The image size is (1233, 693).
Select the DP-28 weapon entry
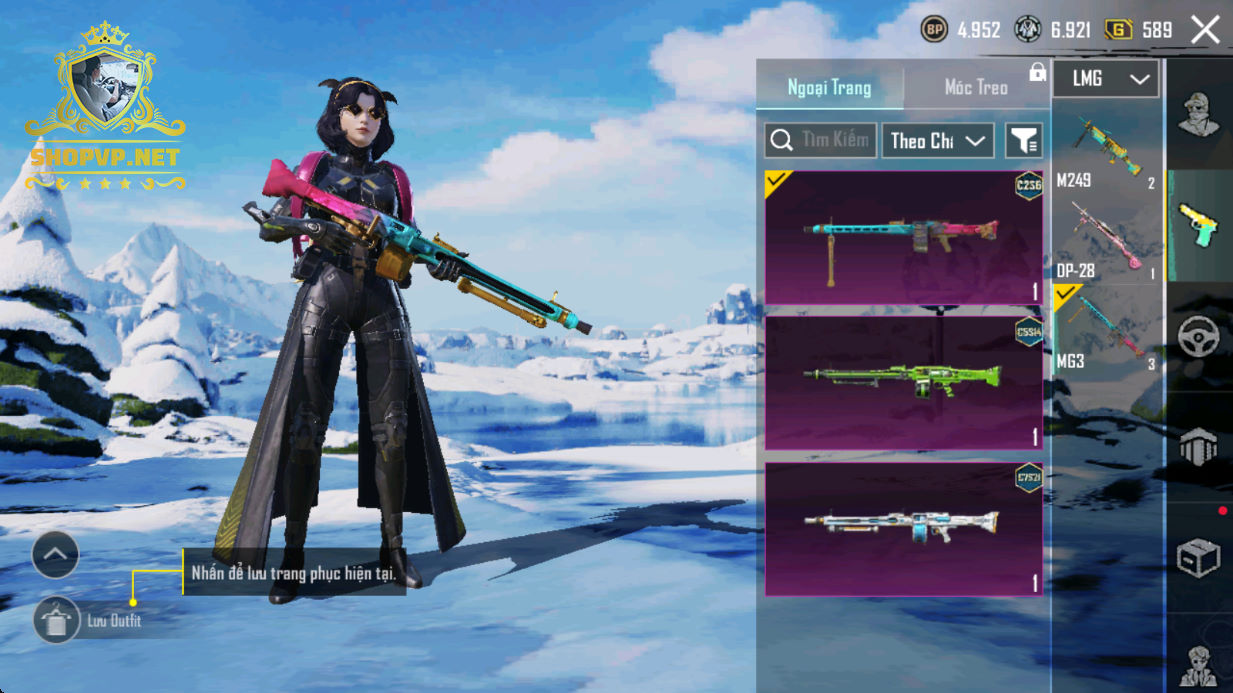pyautogui.click(x=1107, y=240)
